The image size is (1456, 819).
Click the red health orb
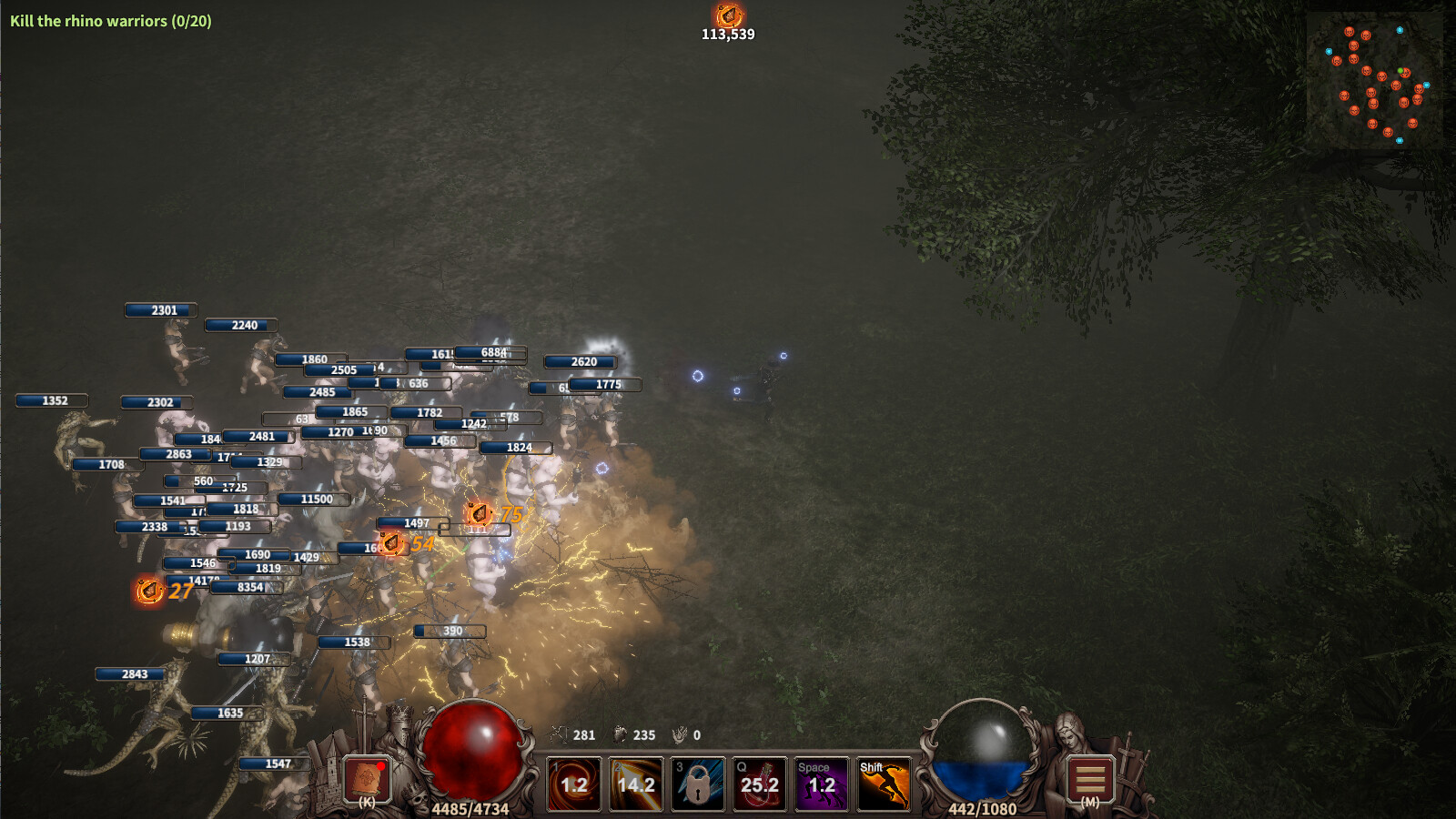point(473,753)
